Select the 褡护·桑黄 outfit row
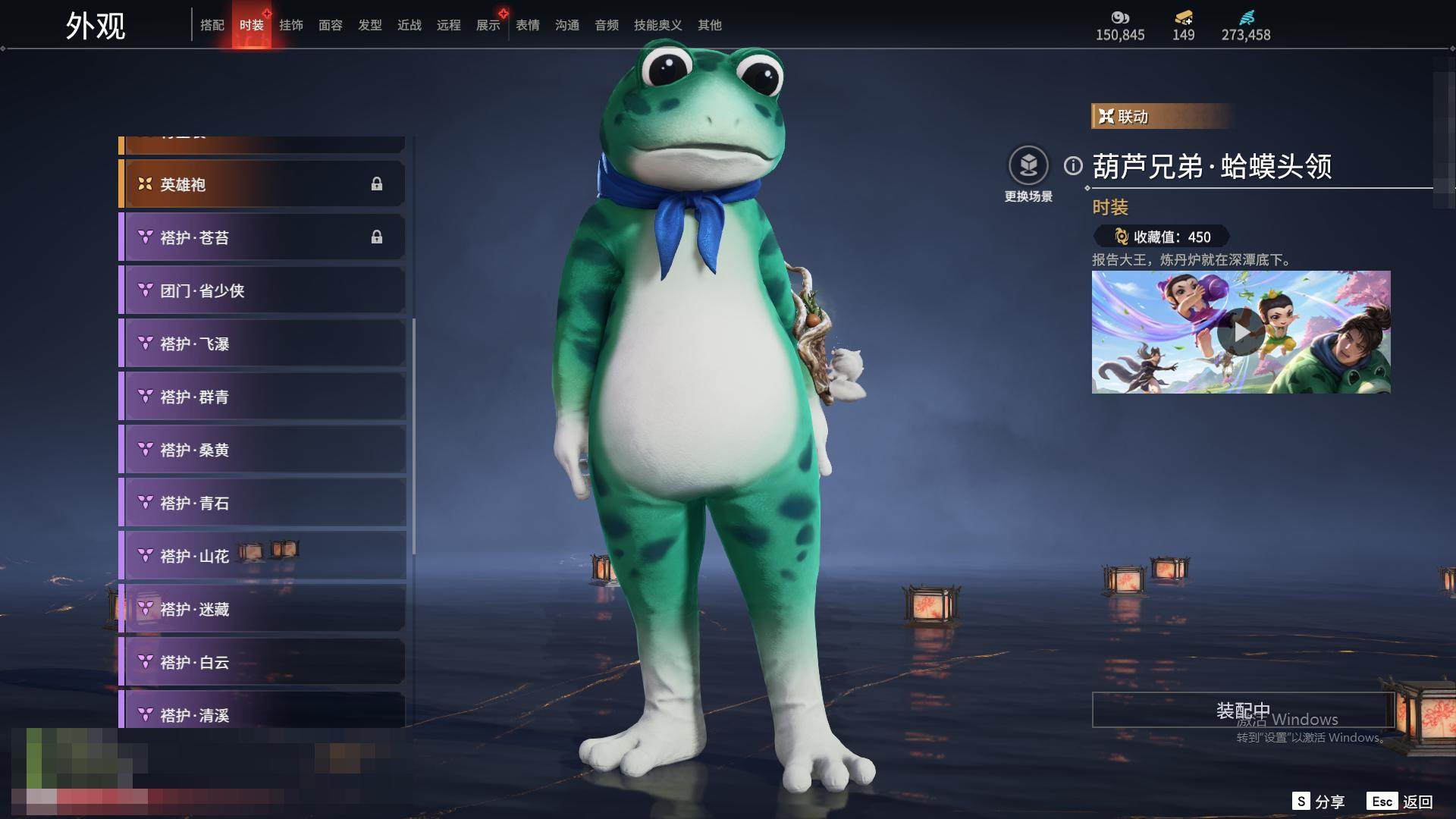Screen dimensions: 1456x819 (262, 450)
